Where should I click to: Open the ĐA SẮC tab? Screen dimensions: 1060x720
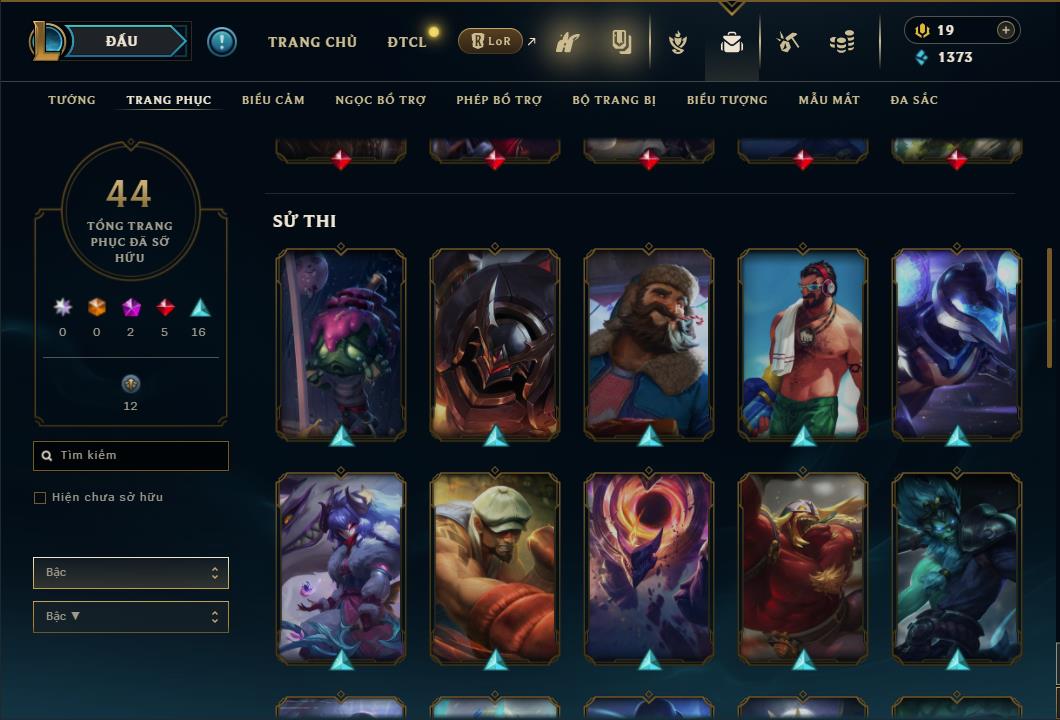pos(914,100)
